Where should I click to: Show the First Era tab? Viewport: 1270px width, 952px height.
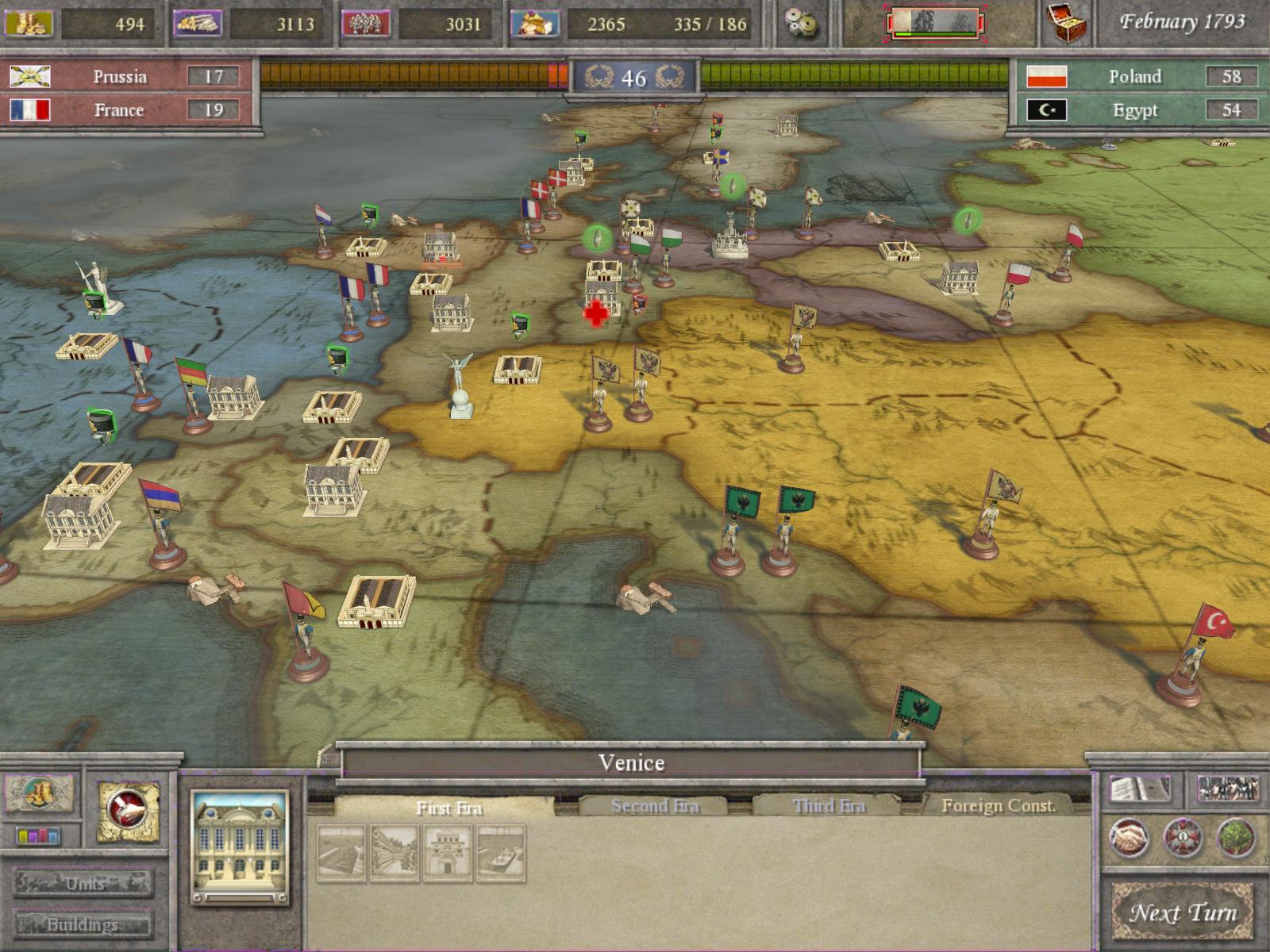pyautogui.click(x=449, y=808)
